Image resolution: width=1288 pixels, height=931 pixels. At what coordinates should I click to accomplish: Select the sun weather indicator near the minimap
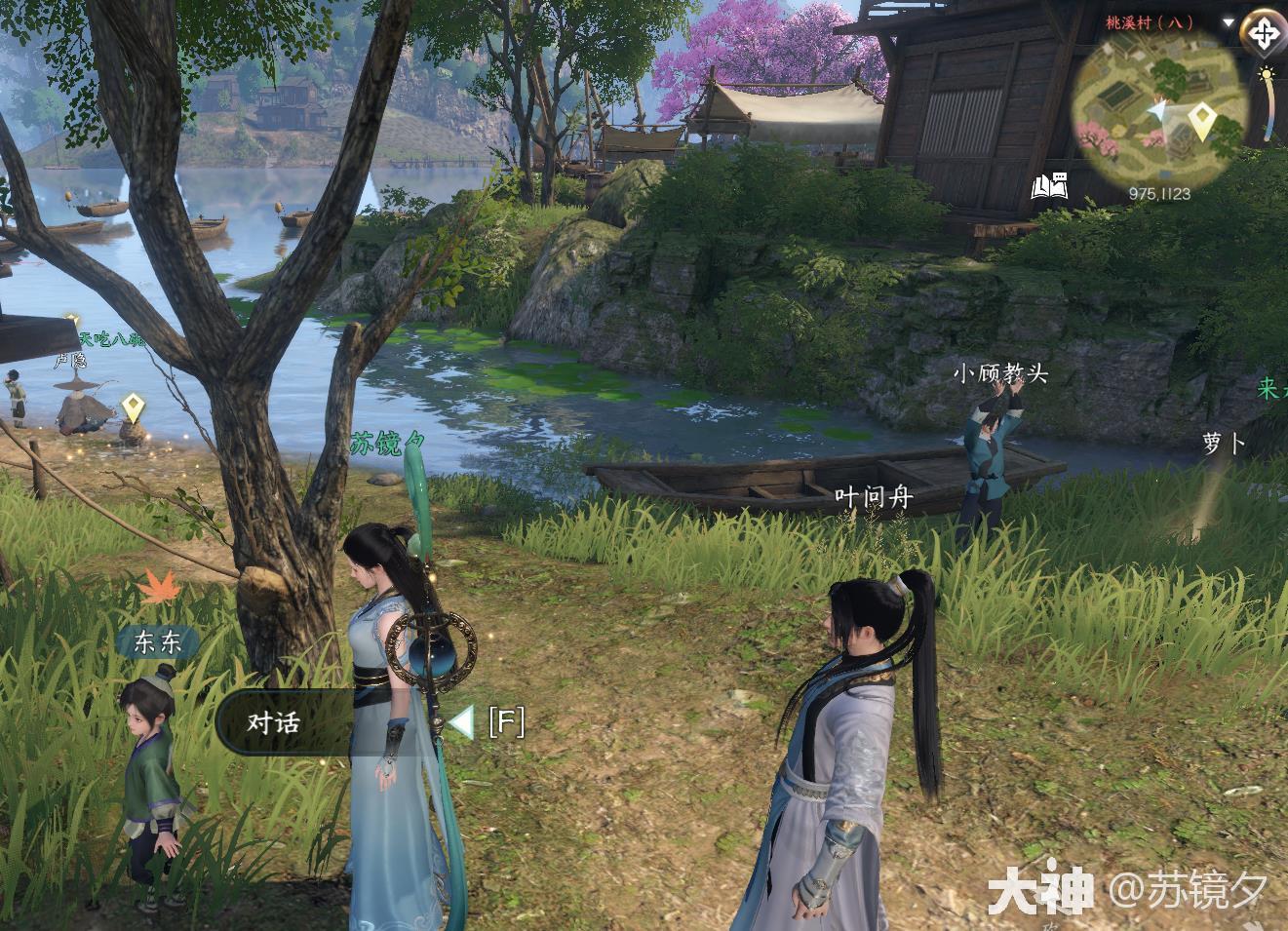pyautogui.click(x=1267, y=73)
